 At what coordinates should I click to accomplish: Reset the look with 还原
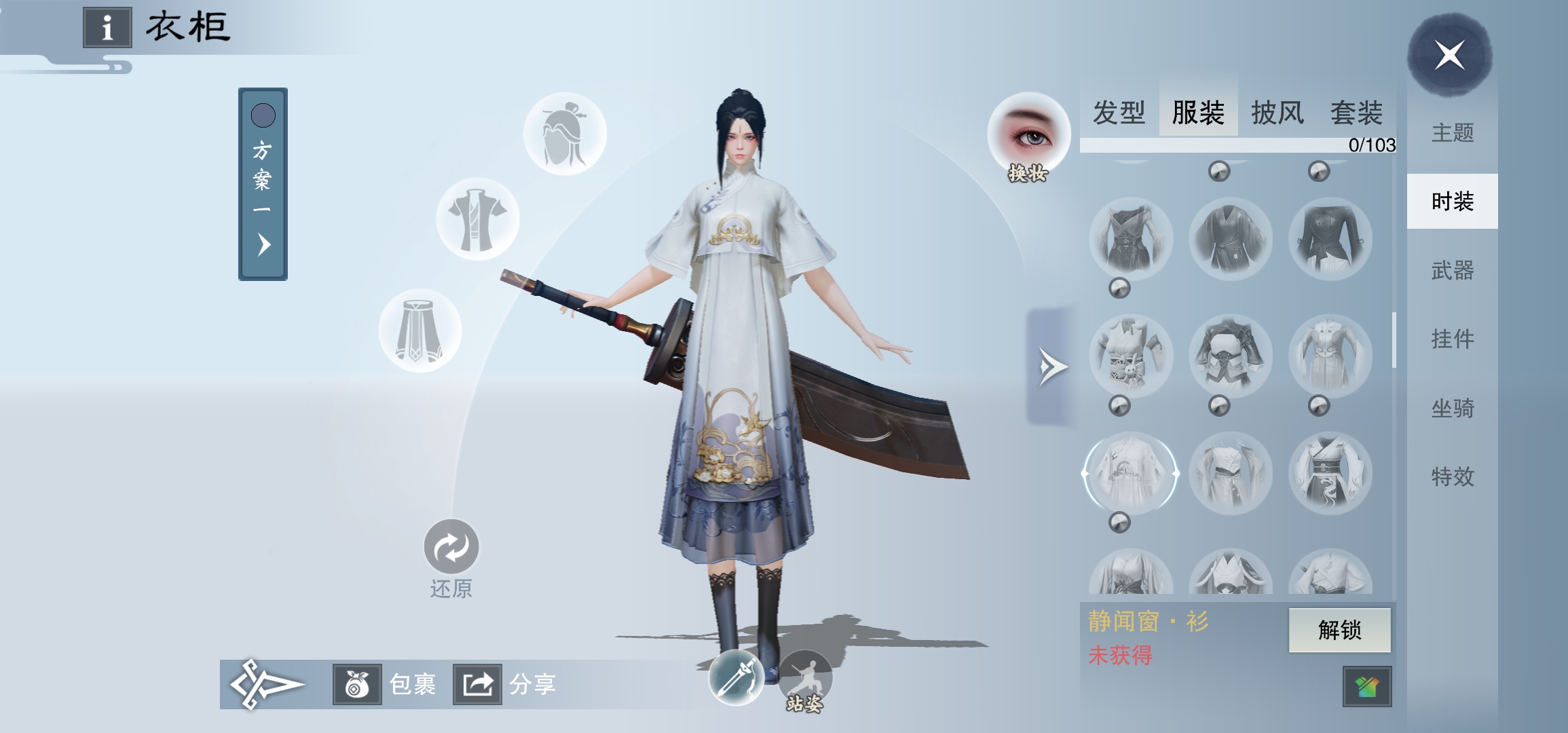click(x=451, y=547)
